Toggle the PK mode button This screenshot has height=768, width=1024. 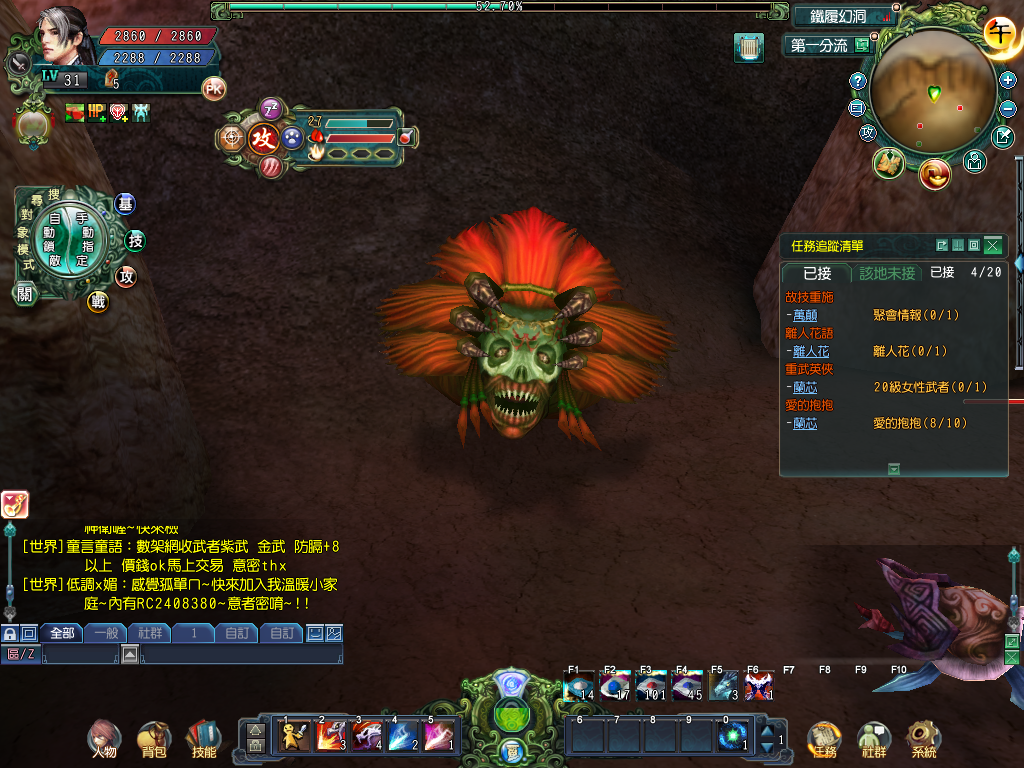(x=214, y=89)
